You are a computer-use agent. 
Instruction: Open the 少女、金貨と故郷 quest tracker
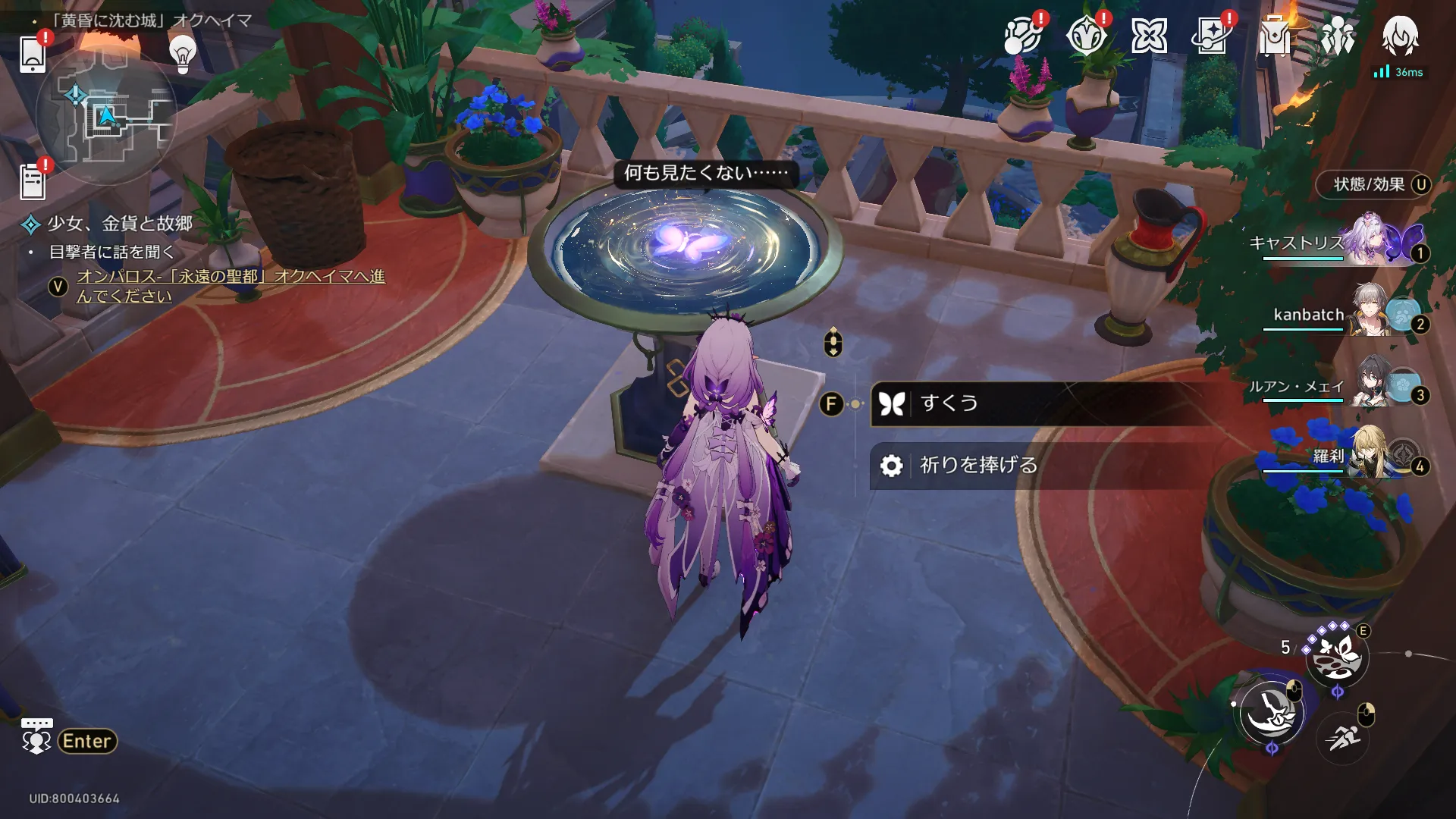point(119,224)
